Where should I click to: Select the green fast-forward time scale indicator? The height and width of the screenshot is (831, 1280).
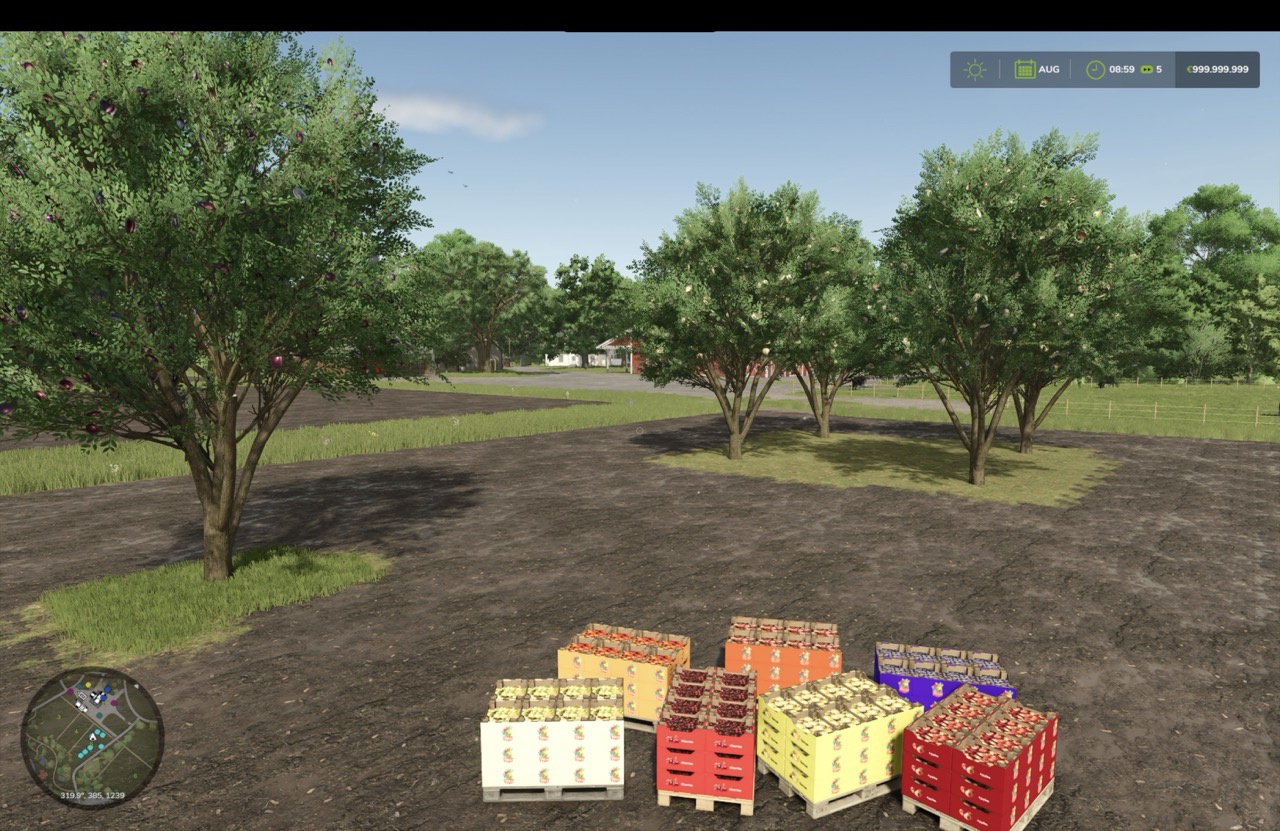1147,69
